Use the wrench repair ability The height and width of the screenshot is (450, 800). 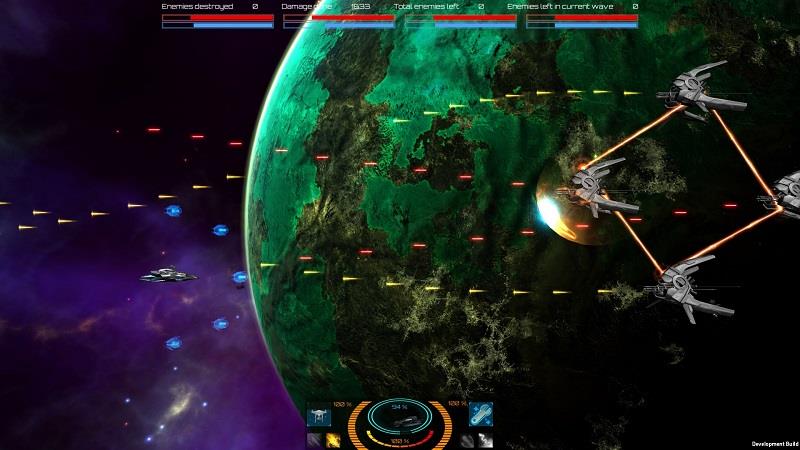[x=481, y=414]
